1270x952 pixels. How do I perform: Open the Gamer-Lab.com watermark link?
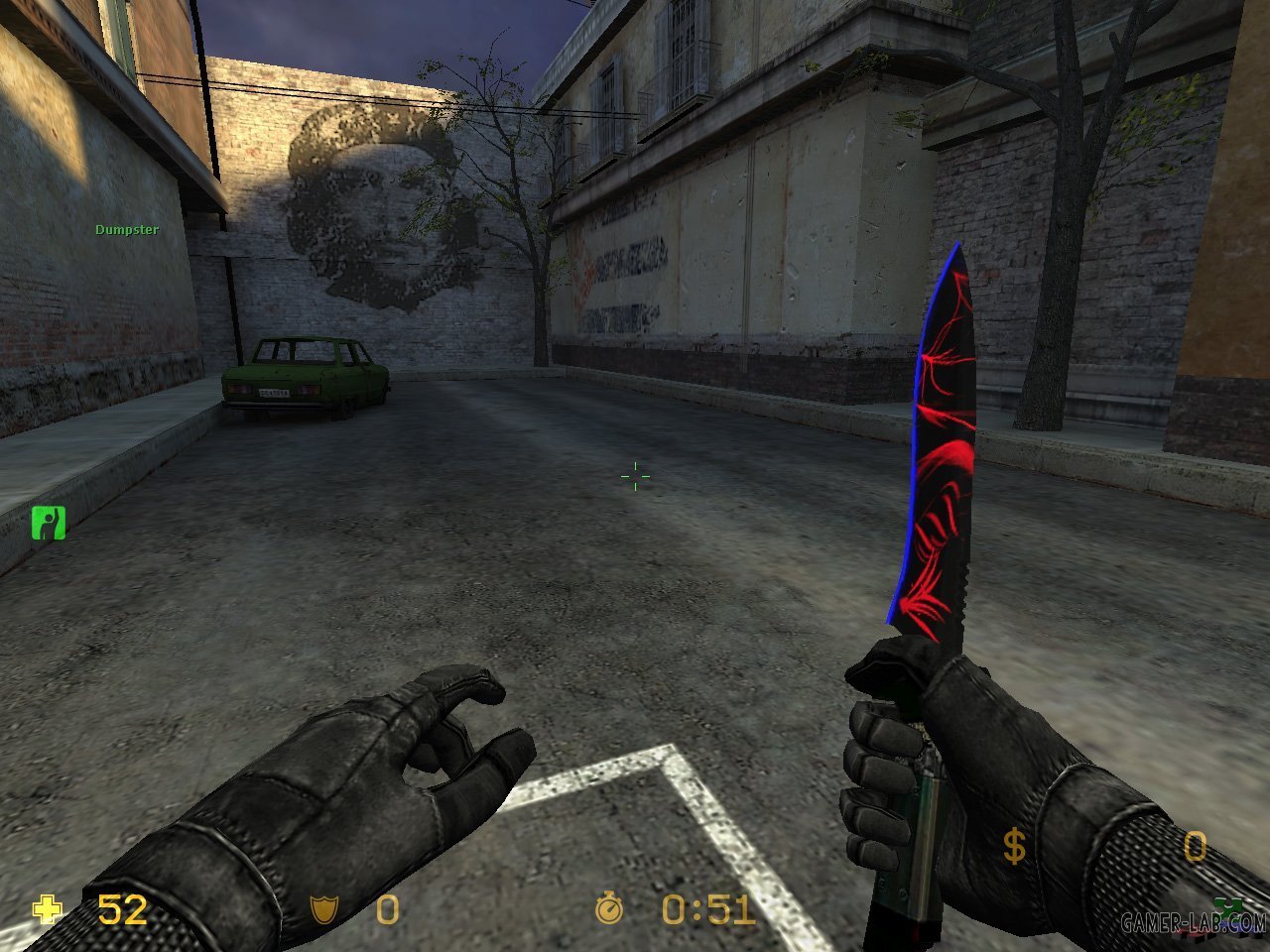click(x=1193, y=924)
